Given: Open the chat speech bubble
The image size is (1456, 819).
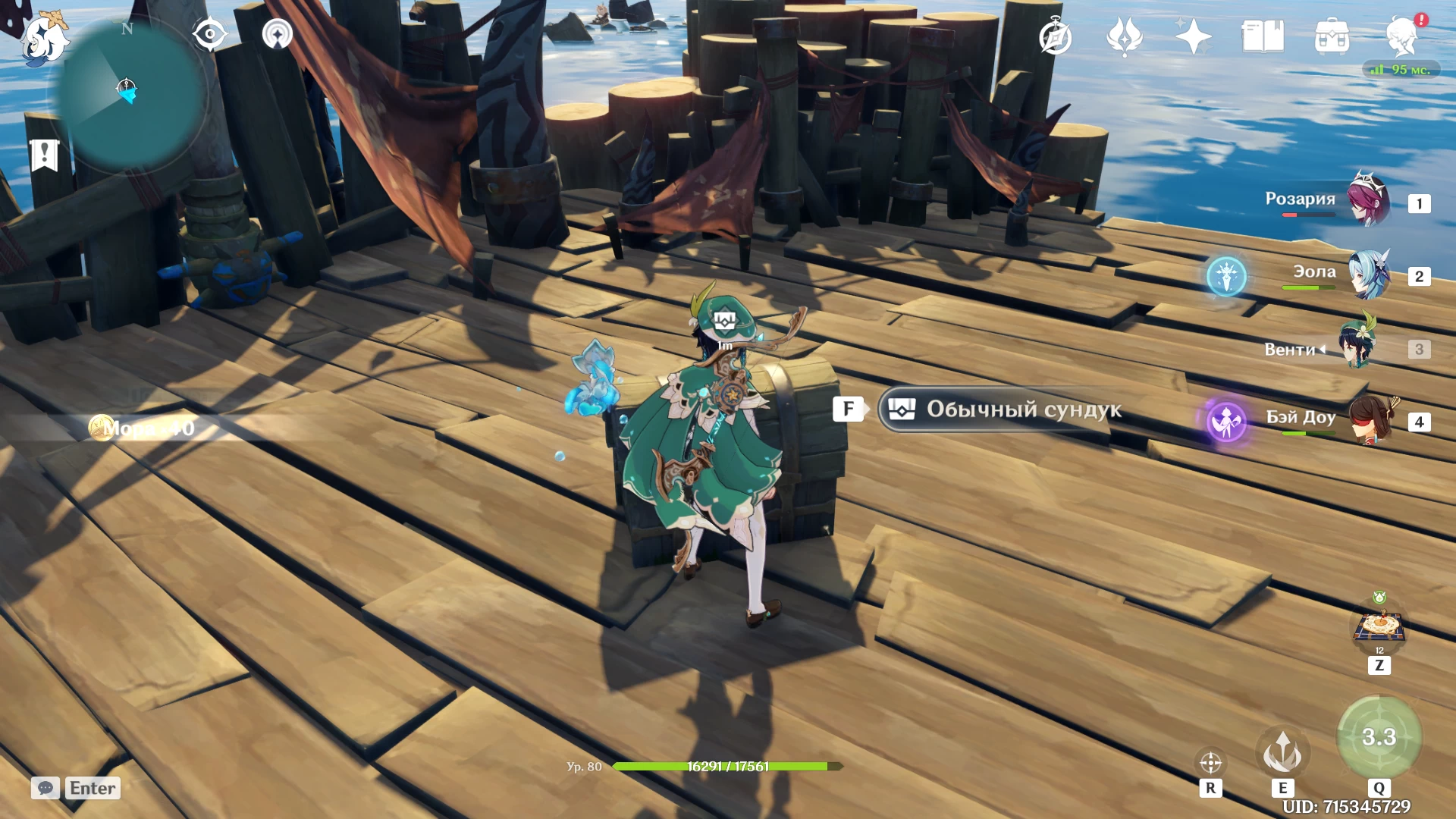Looking at the screenshot, I should coord(45,788).
